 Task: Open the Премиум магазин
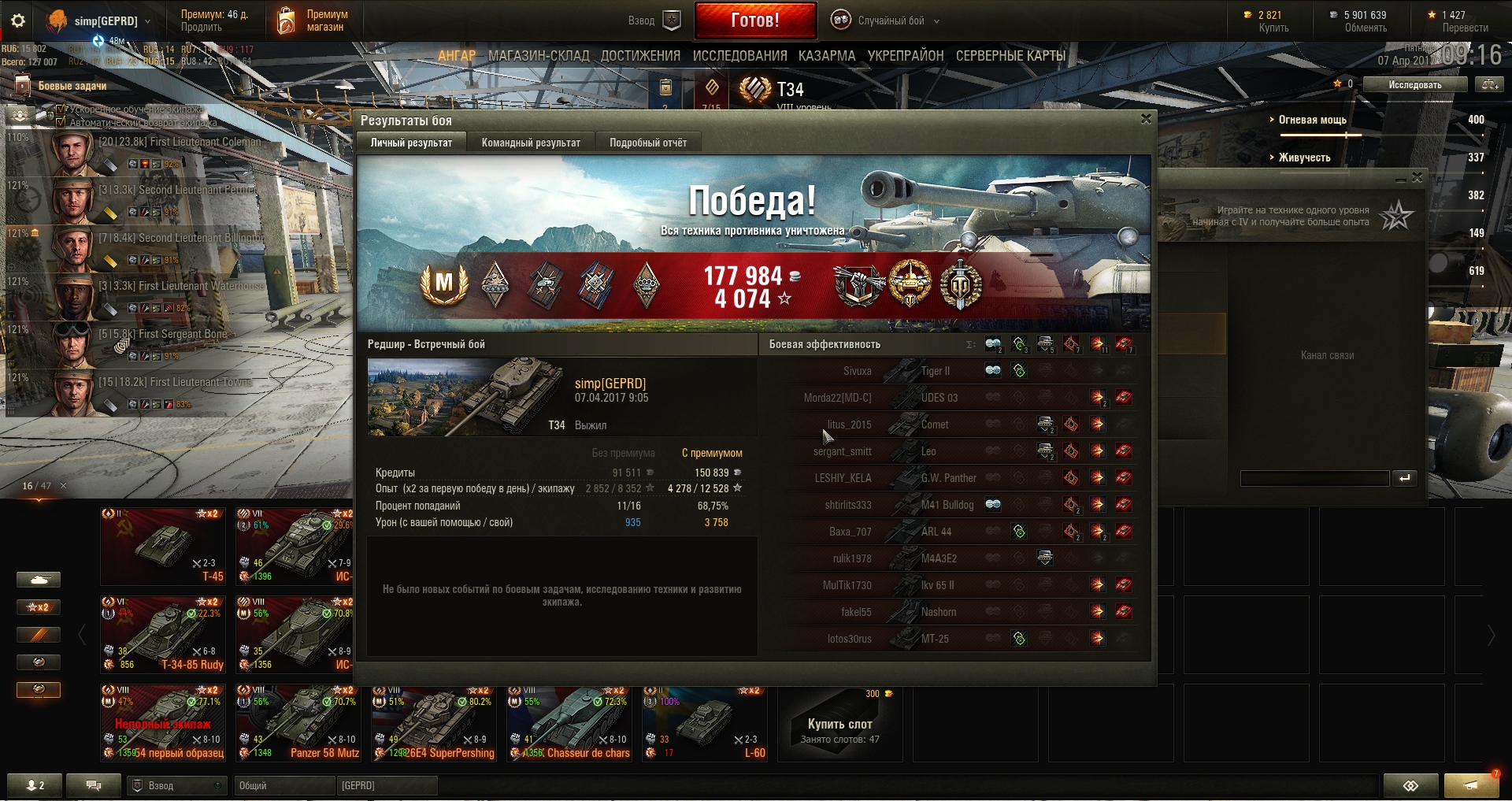pos(313,20)
